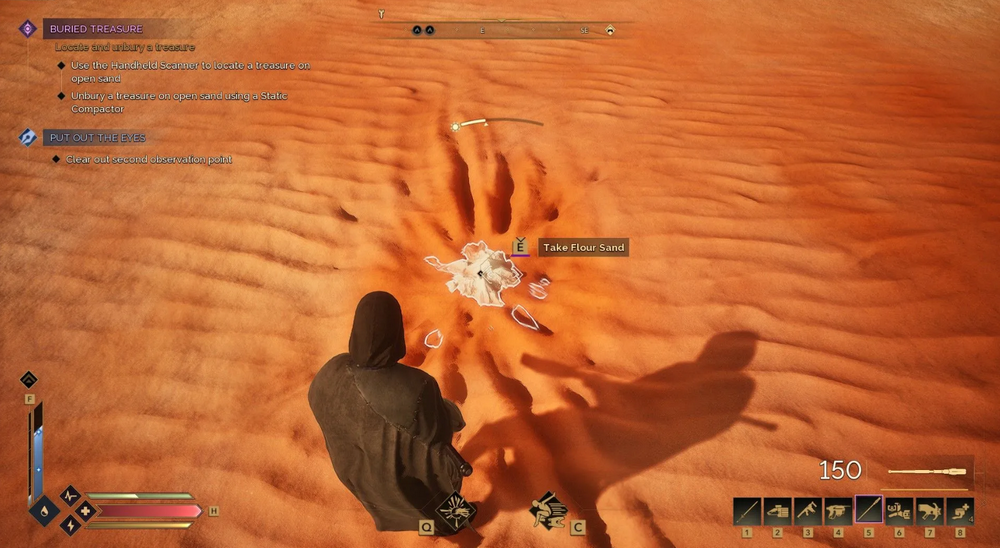Use the healing item in slot 8

960,511
